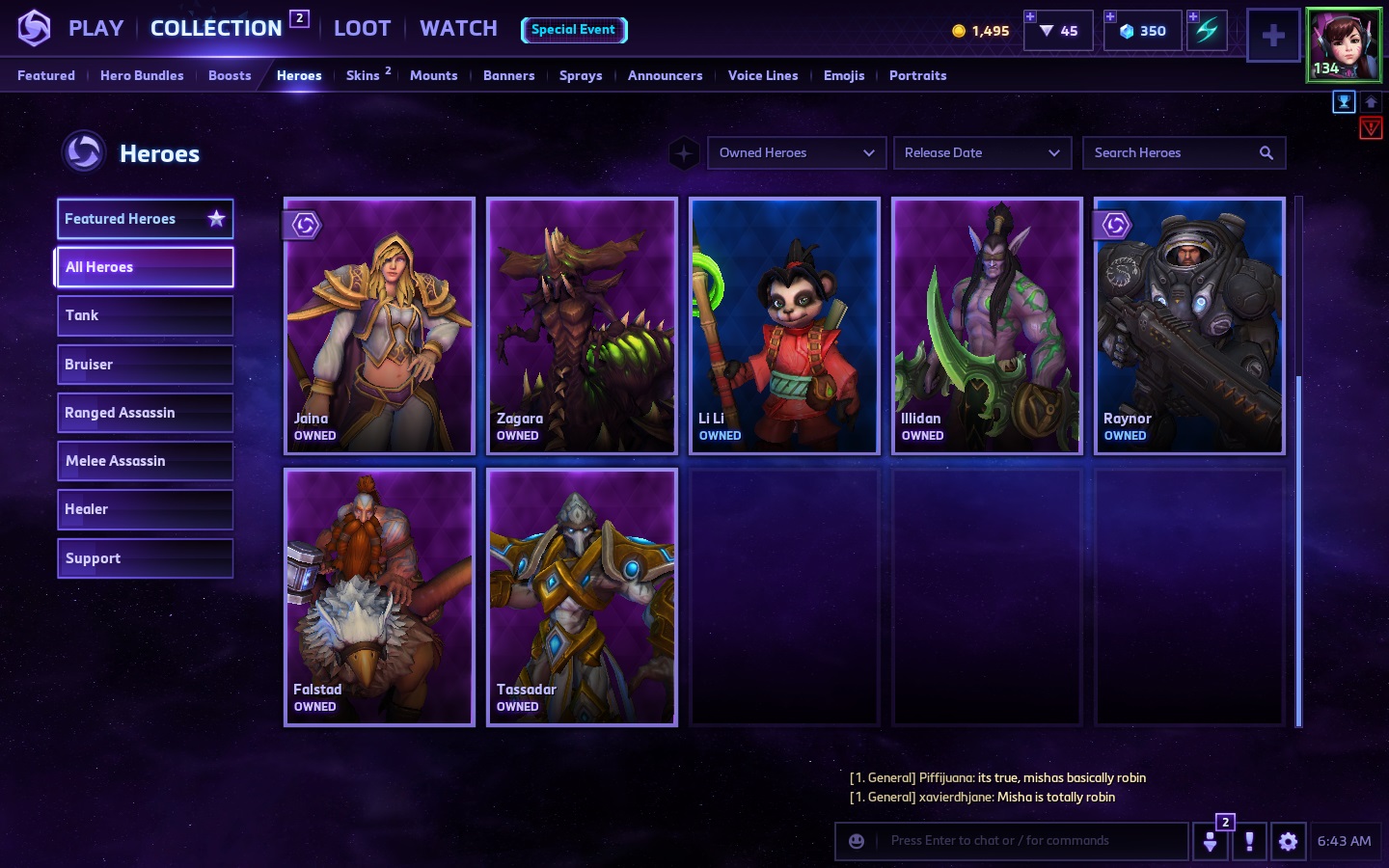Open the Owned Heroes filter dropdown
This screenshot has height=868, width=1389.
796,152
